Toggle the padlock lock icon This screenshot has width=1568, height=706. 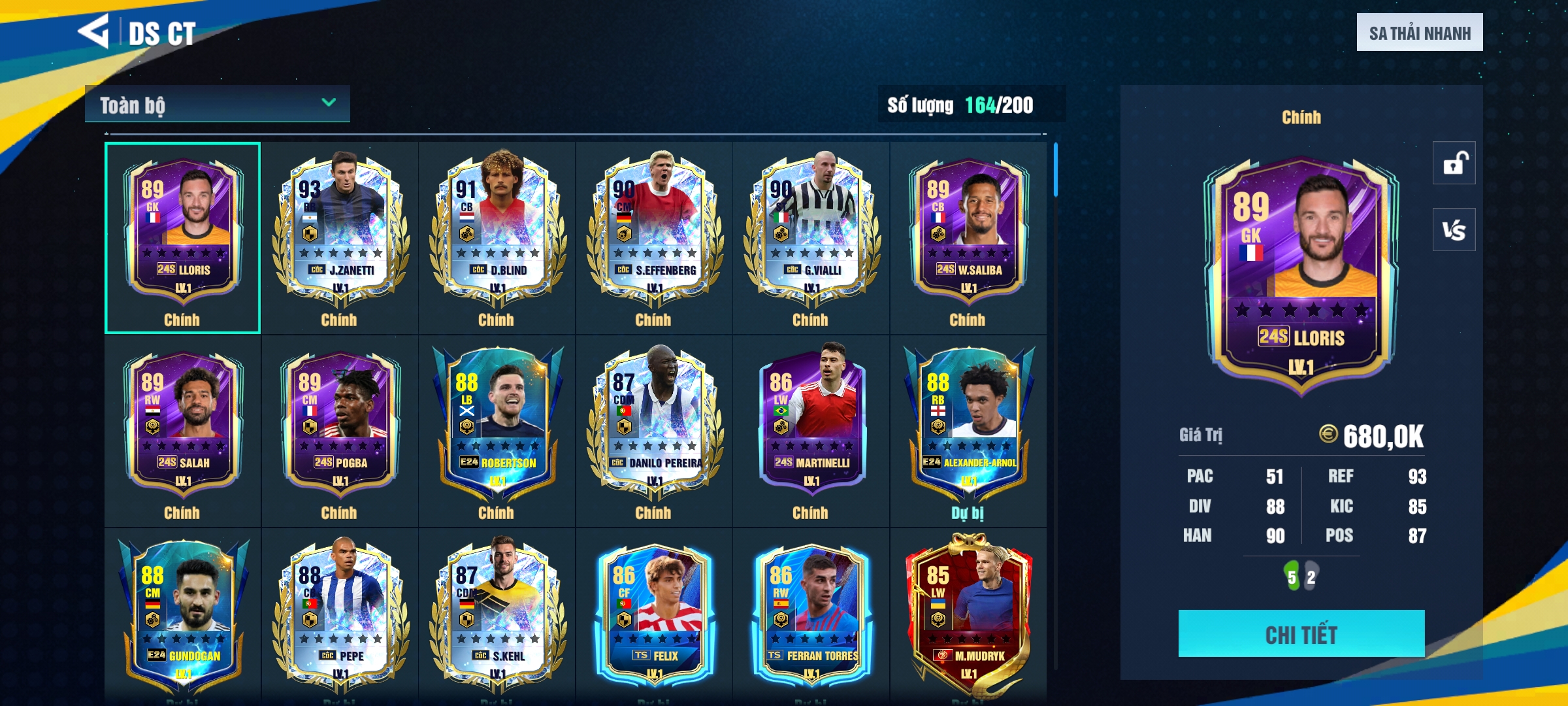pos(1454,163)
